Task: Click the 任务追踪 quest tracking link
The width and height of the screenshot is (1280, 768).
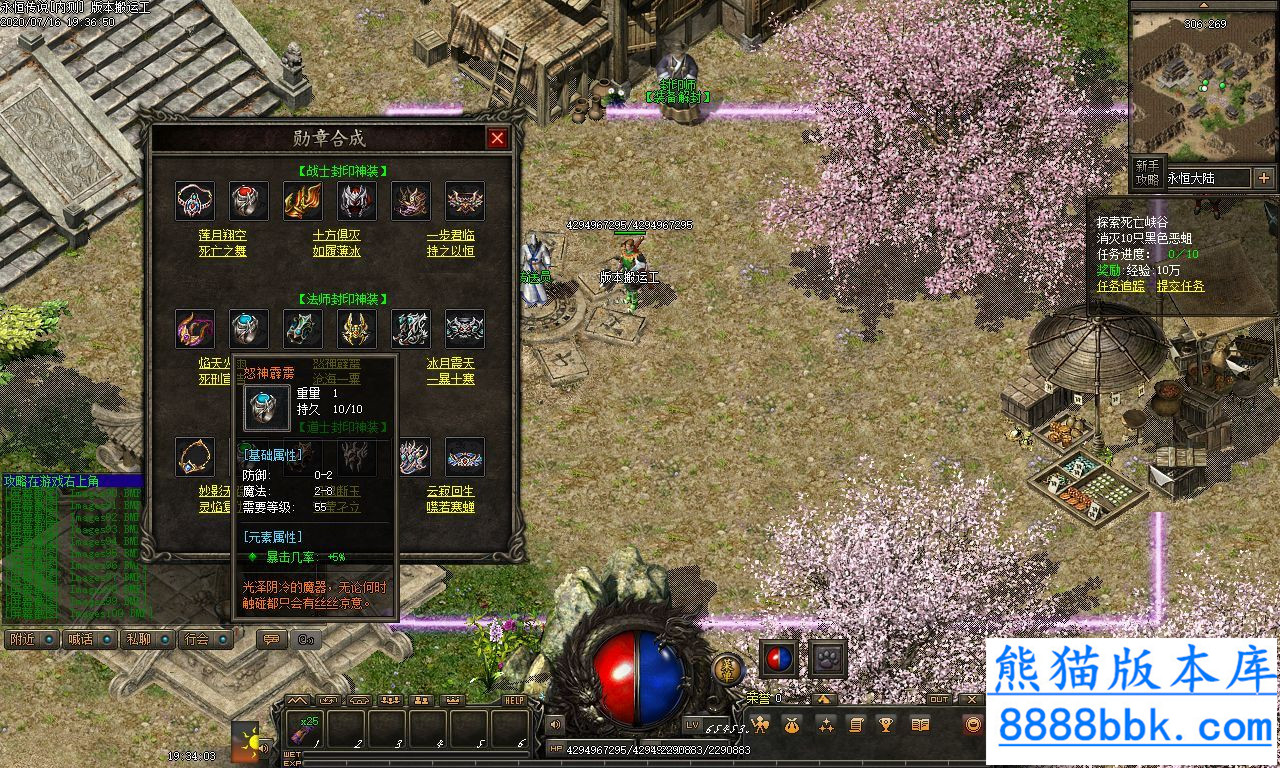Action: [1122, 286]
